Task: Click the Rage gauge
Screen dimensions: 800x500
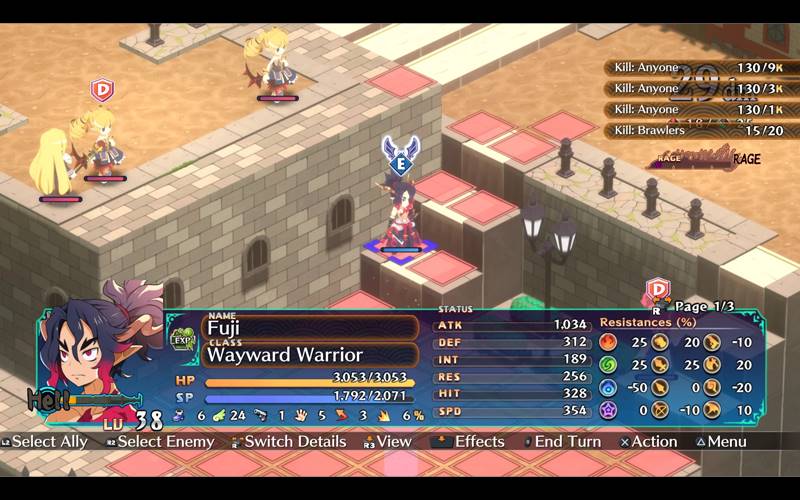Action: pyautogui.click(x=706, y=157)
